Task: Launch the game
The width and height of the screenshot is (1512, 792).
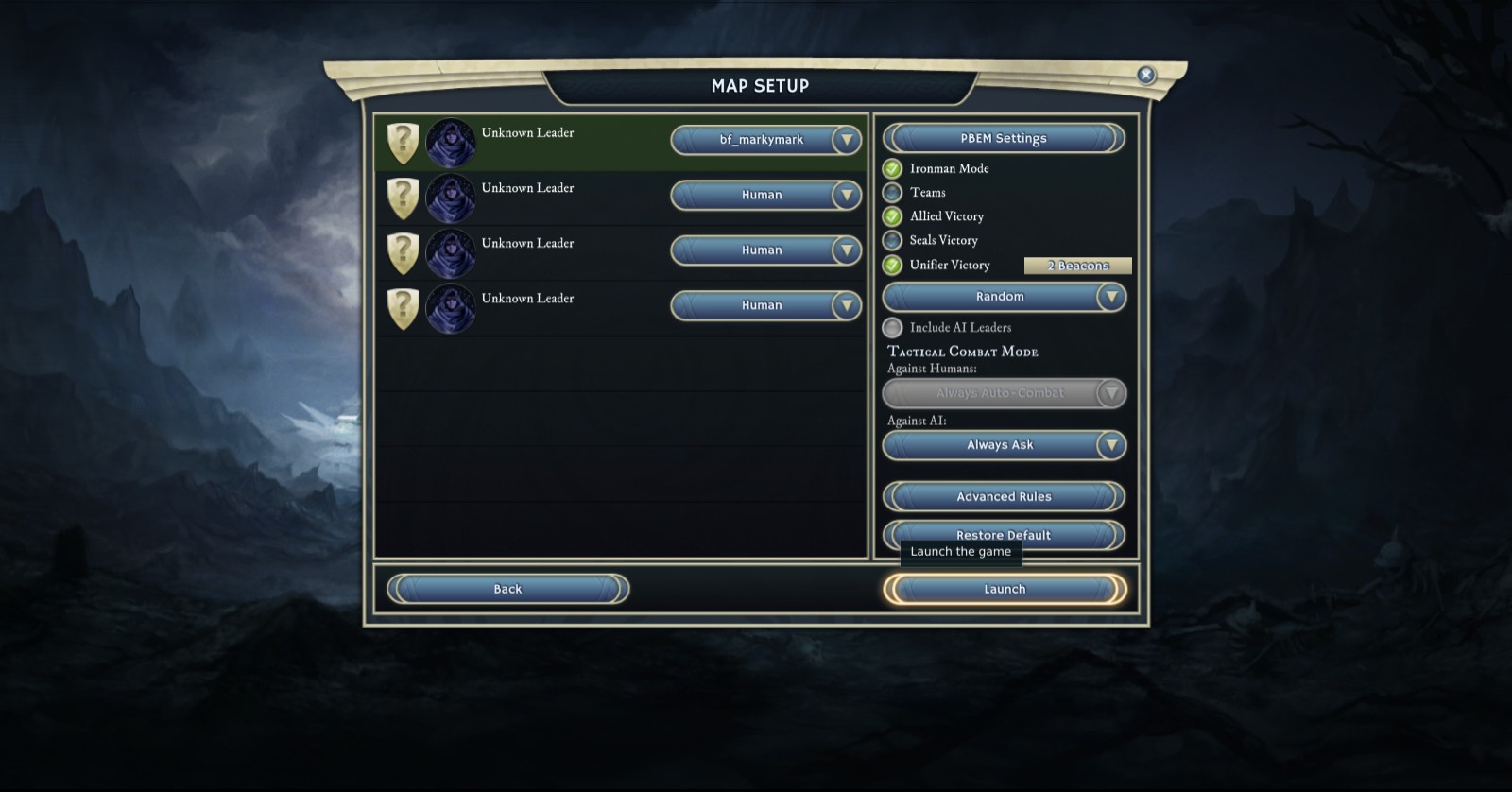Action: click(1004, 589)
